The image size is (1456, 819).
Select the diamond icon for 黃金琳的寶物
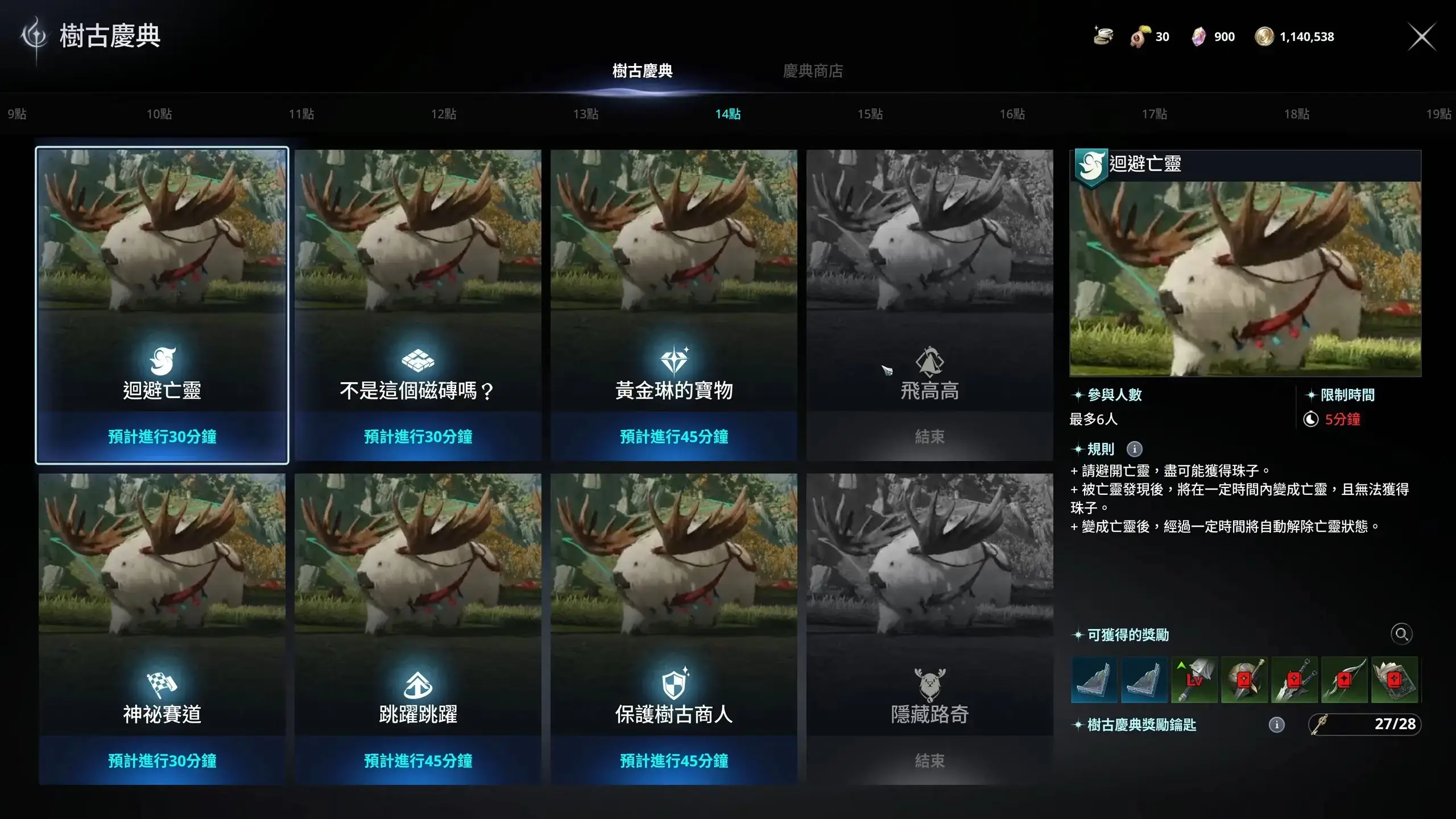click(675, 359)
